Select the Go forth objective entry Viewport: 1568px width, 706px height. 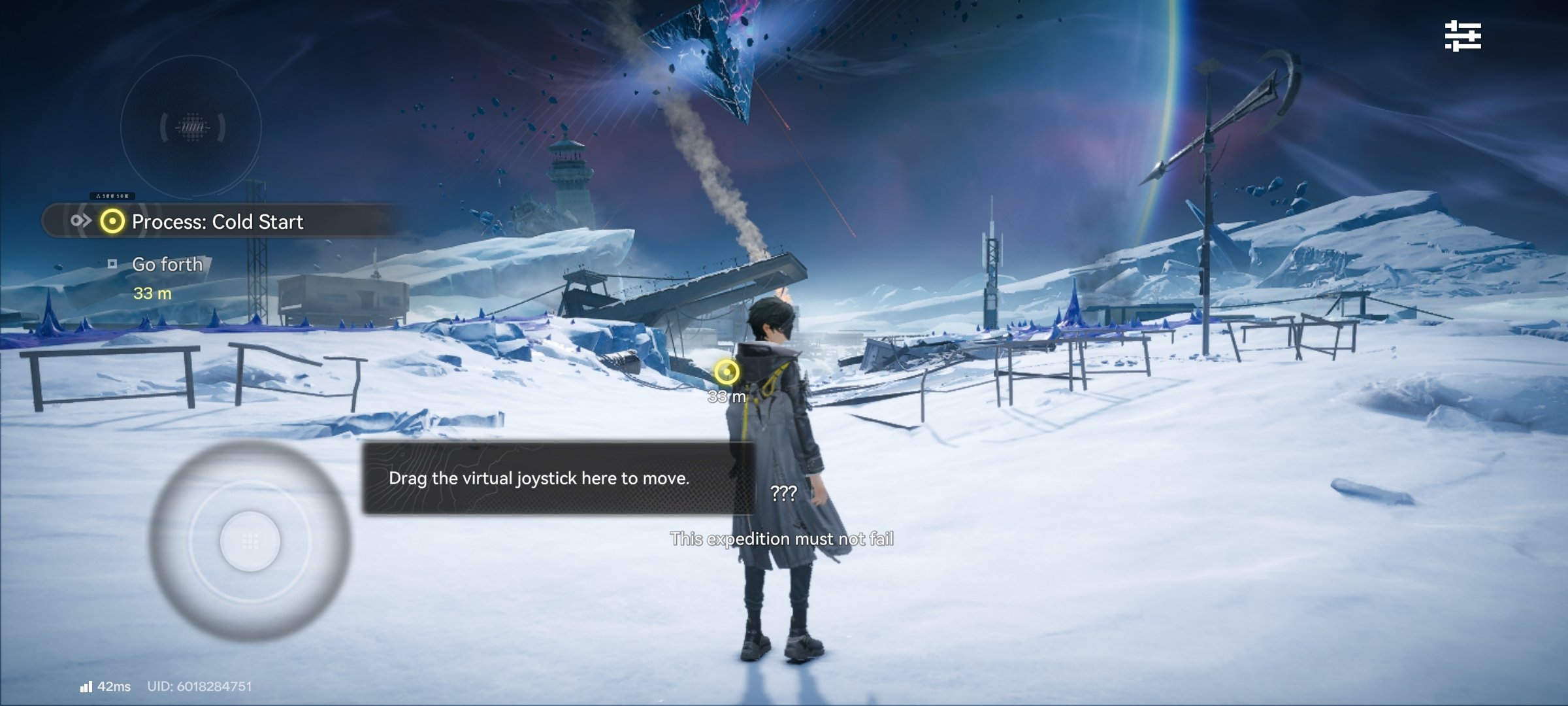tap(167, 265)
